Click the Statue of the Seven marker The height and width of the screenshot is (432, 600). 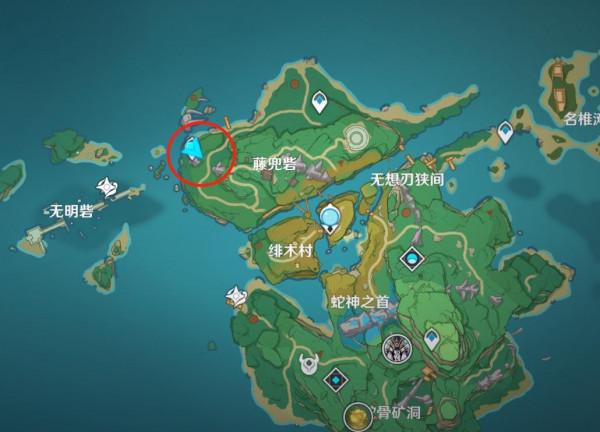coord(330,215)
